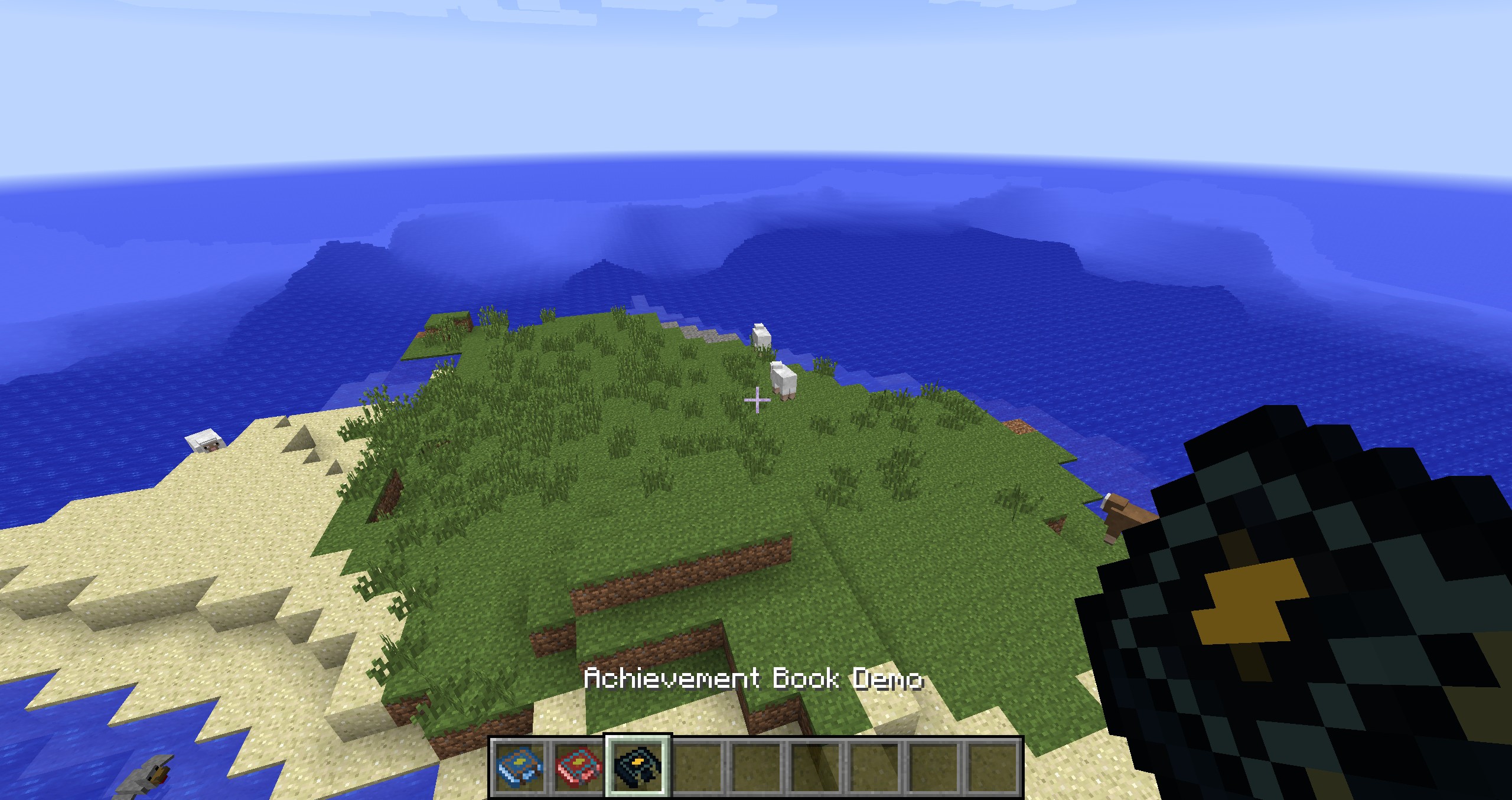The image size is (1512, 800).
Task: Select the blue book hotbar slot
Action: [x=520, y=766]
